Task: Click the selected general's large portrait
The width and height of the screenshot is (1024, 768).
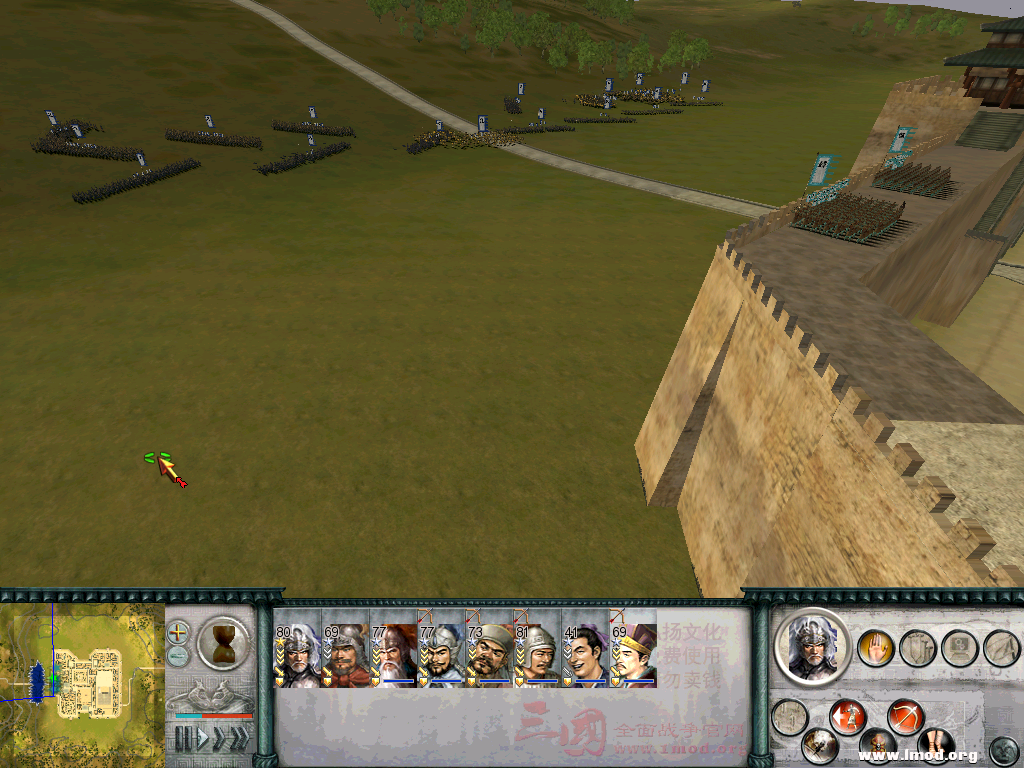Action: [x=812, y=646]
